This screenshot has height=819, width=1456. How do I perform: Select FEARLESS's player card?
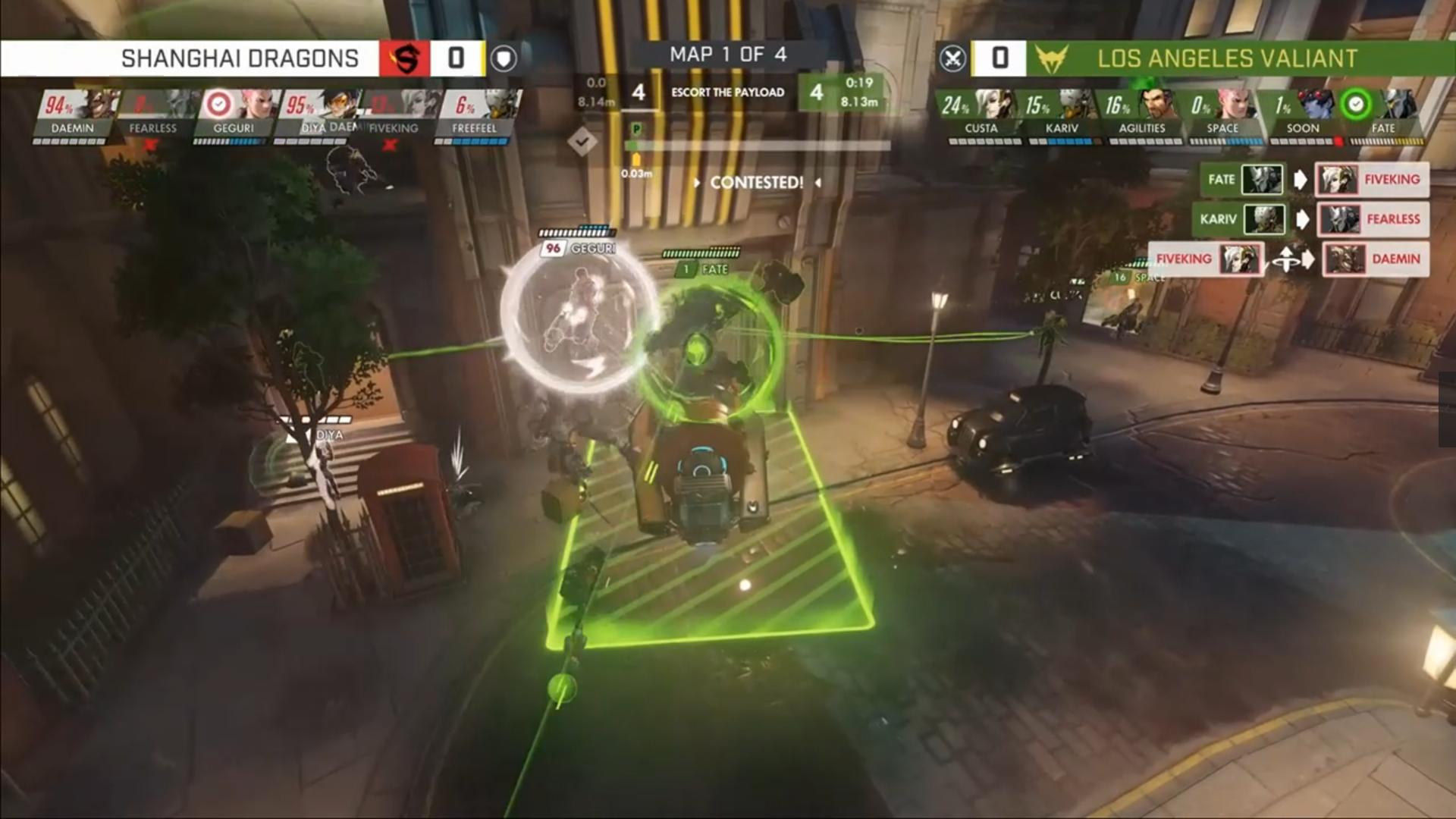(153, 114)
